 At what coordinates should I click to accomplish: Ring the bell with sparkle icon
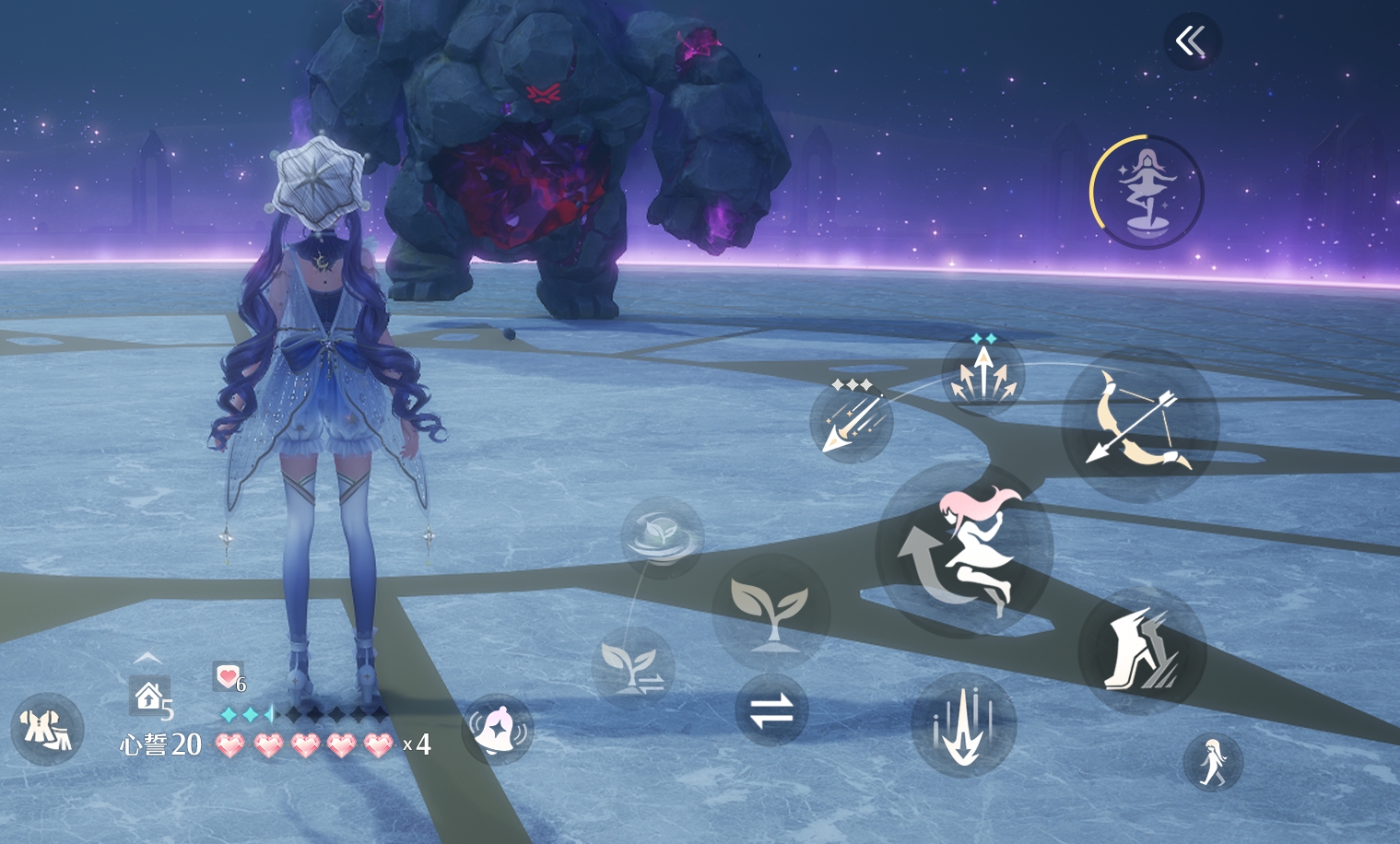pos(498,729)
